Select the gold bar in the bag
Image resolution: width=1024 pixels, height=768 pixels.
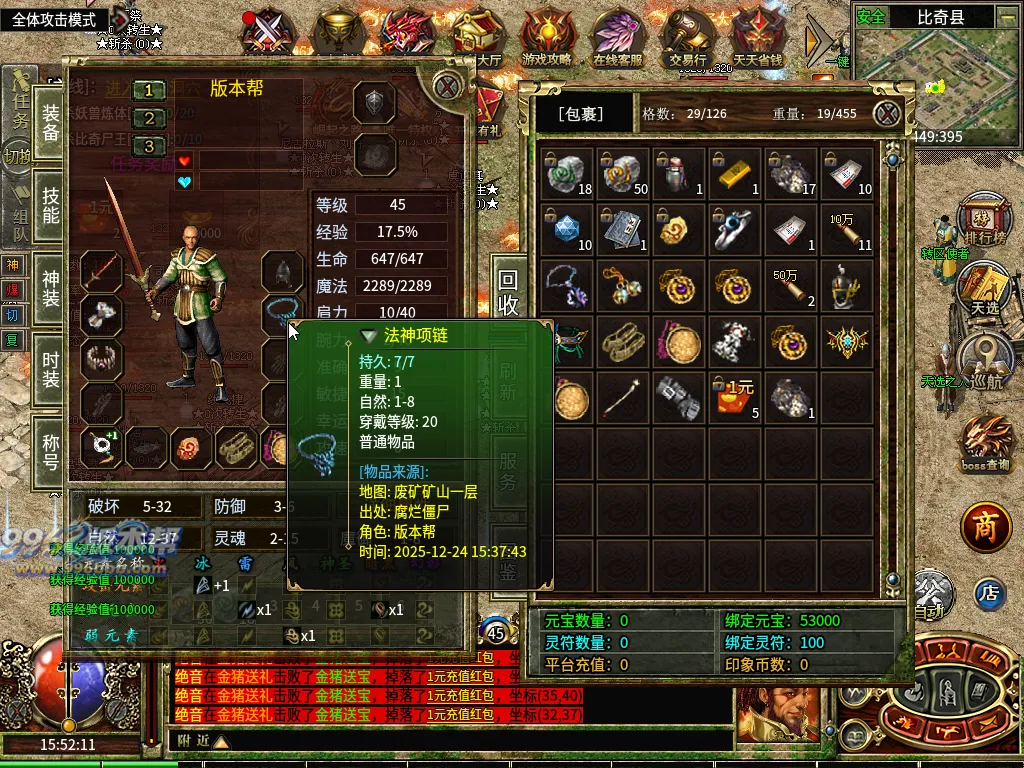tap(737, 176)
